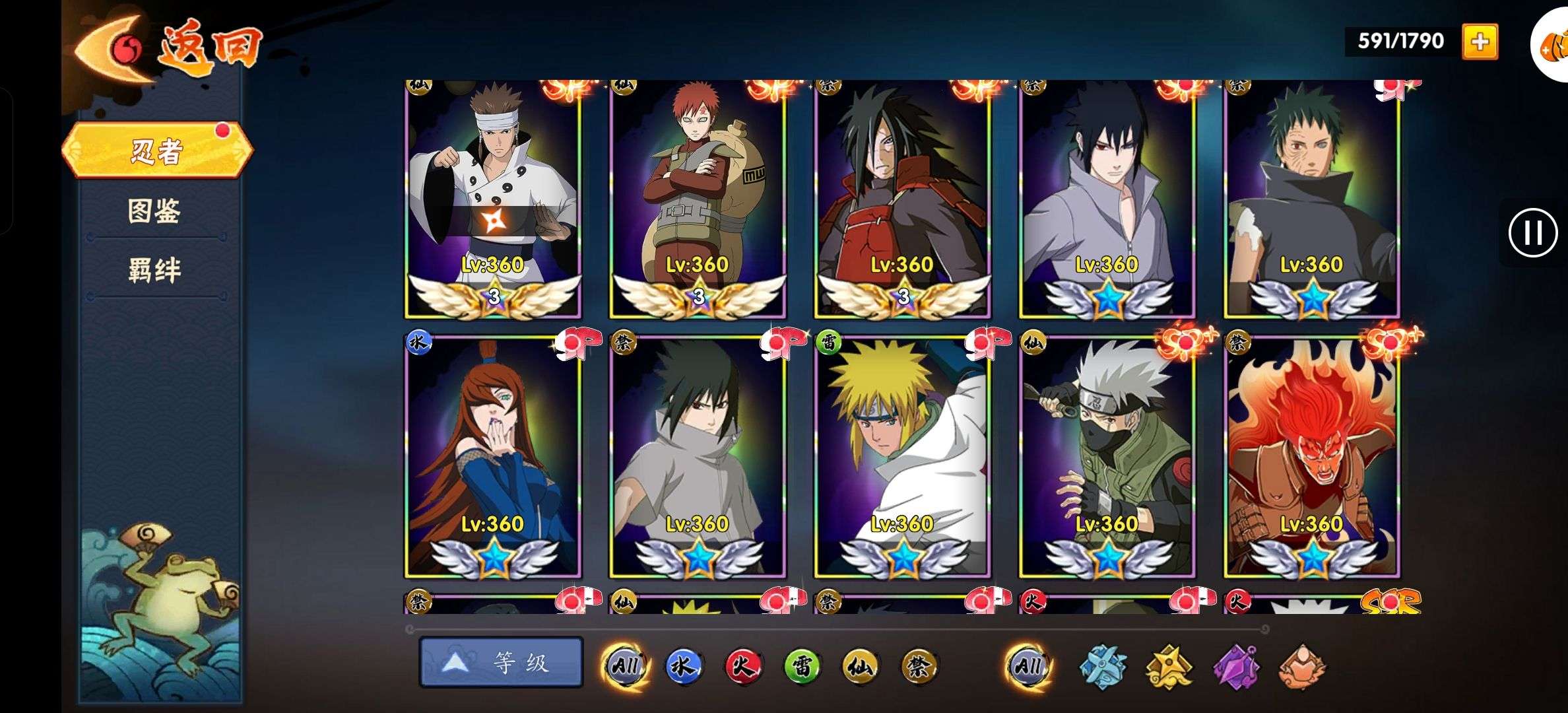Select the white-robed Asura ninja card
This screenshot has width=1568, height=713.
click(492, 198)
